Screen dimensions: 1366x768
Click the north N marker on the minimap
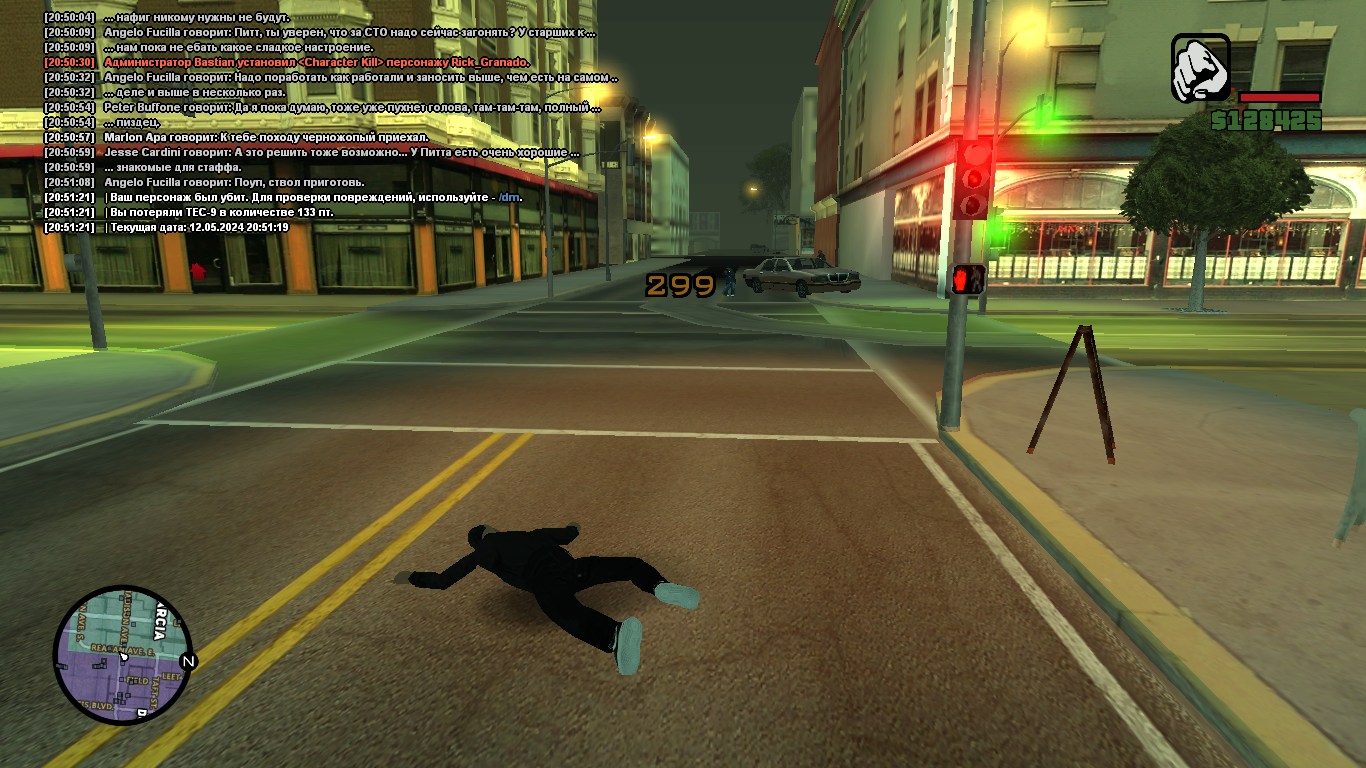point(187,661)
